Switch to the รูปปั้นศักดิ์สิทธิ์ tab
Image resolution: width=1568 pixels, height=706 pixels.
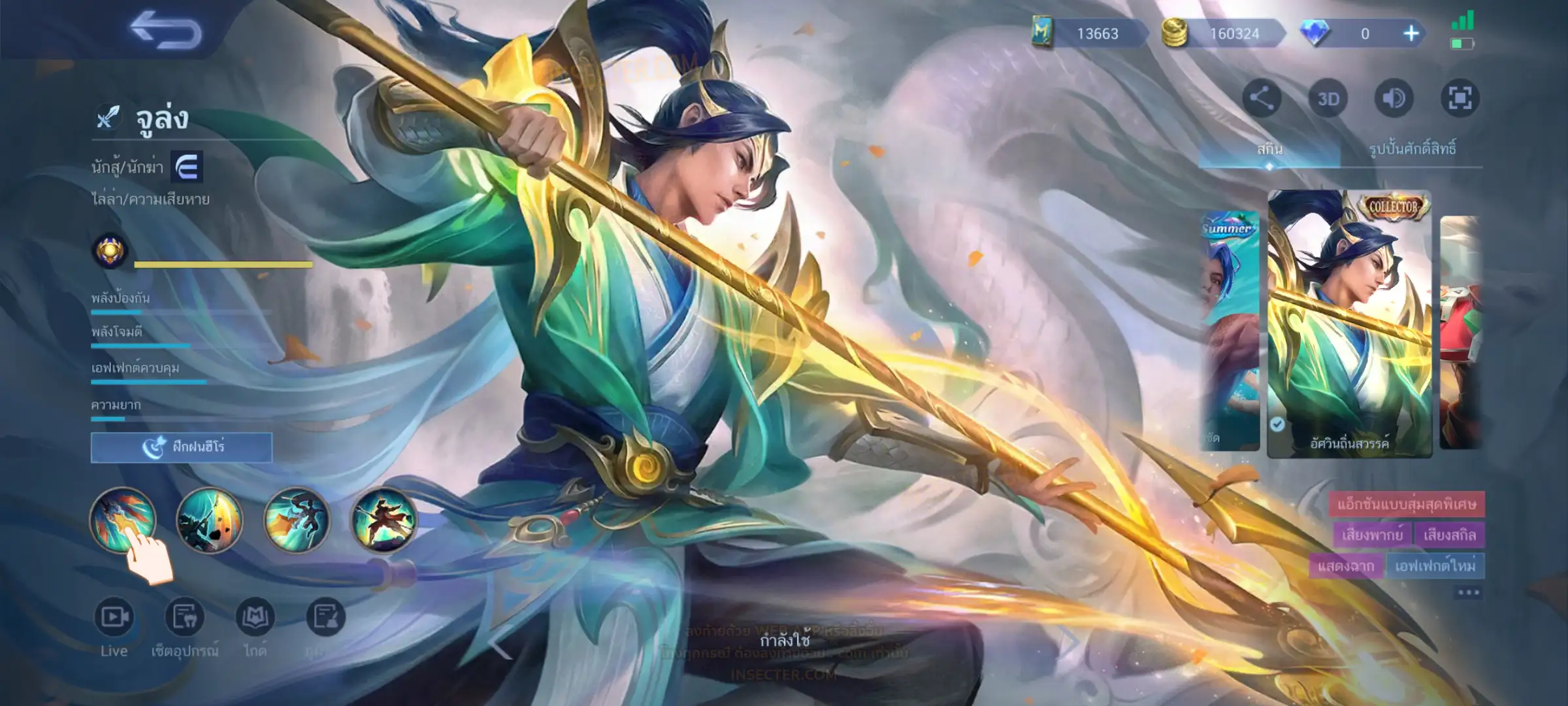click(1413, 149)
